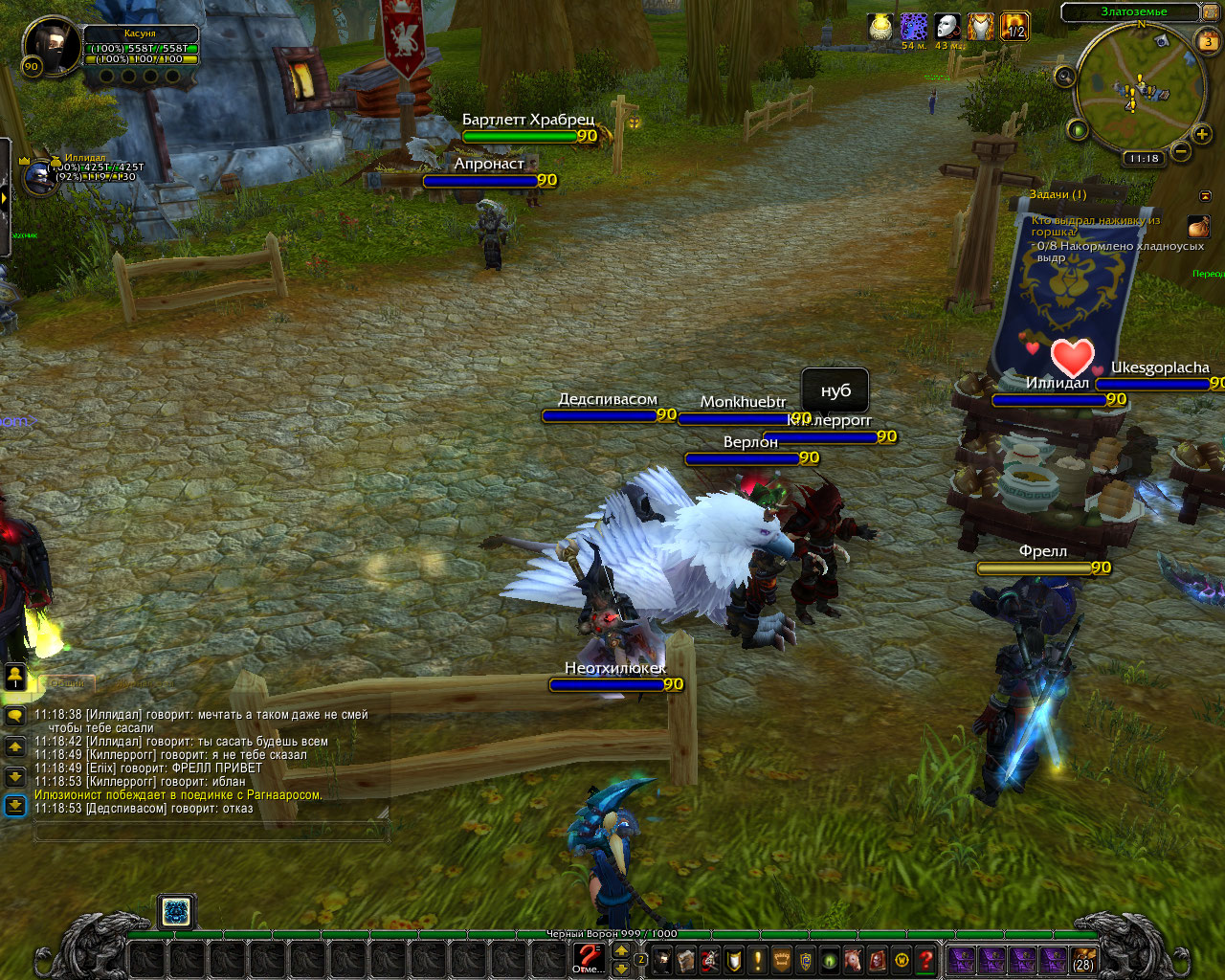Open the world map button beside Златоземье
This screenshot has width=1225, height=980.
pyautogui.click(x=1213, y=12)
